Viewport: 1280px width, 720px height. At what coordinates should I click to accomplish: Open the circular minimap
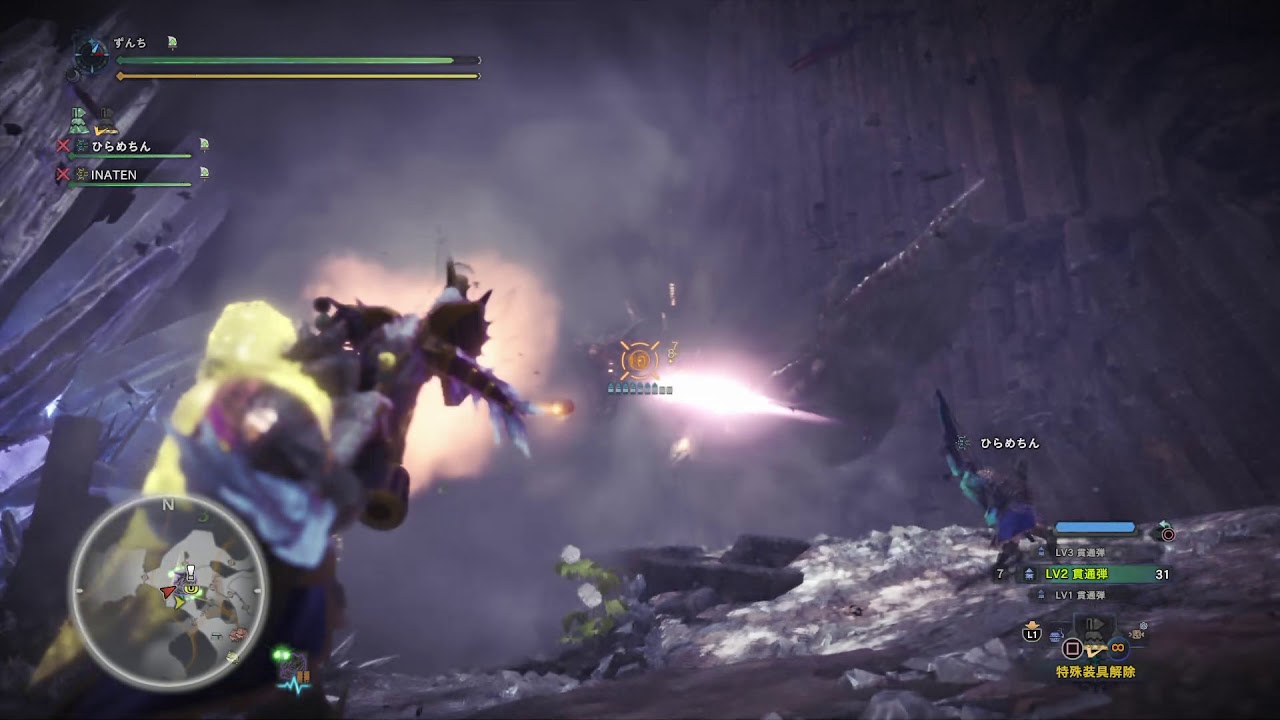[168, 592]
